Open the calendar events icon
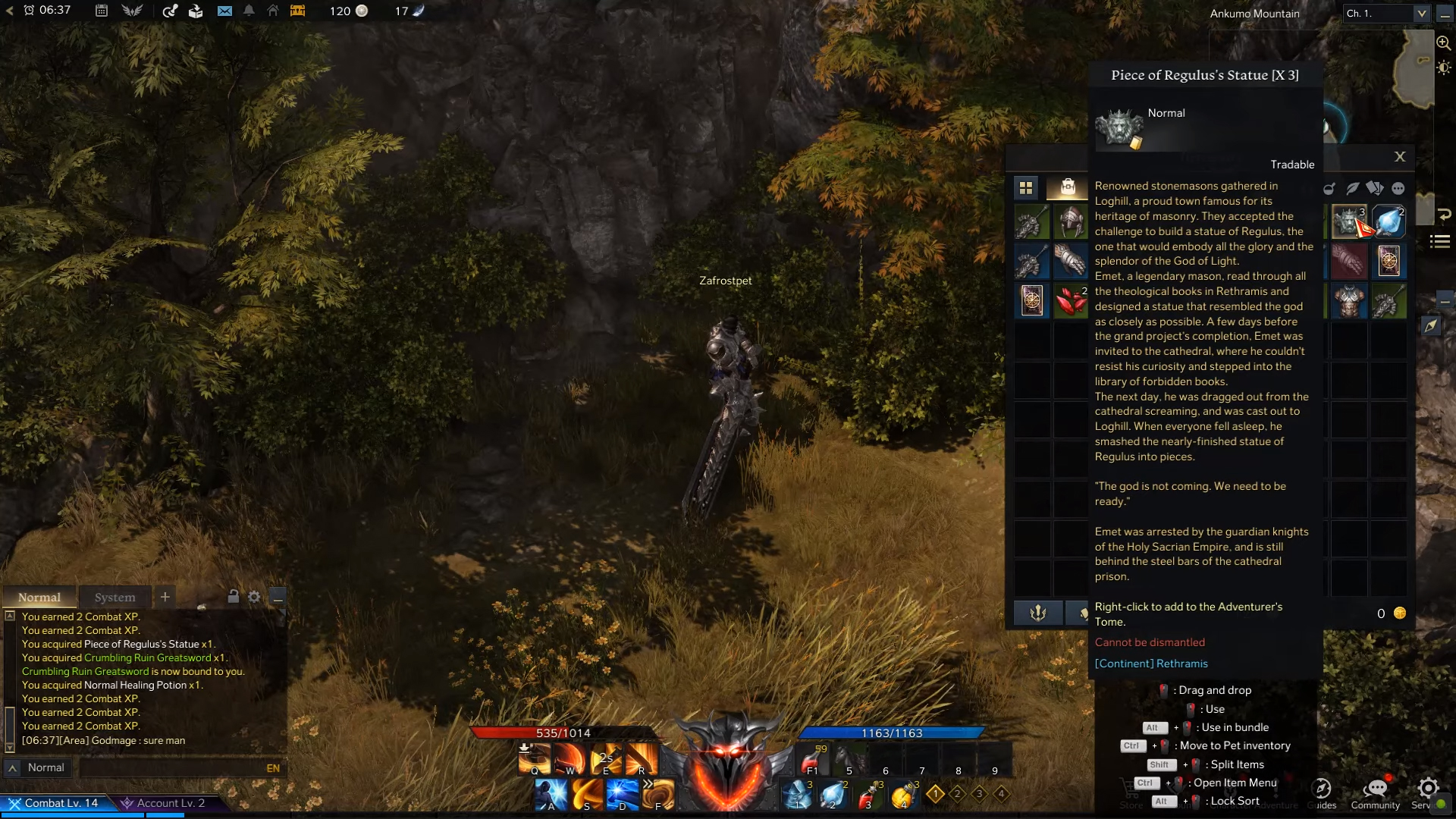The width and height of the screenshot is (1456, 819). (102, 11)
